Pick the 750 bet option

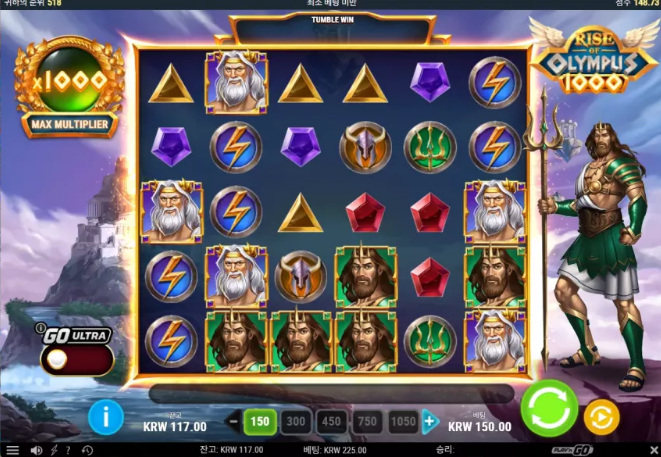point(367,421)
